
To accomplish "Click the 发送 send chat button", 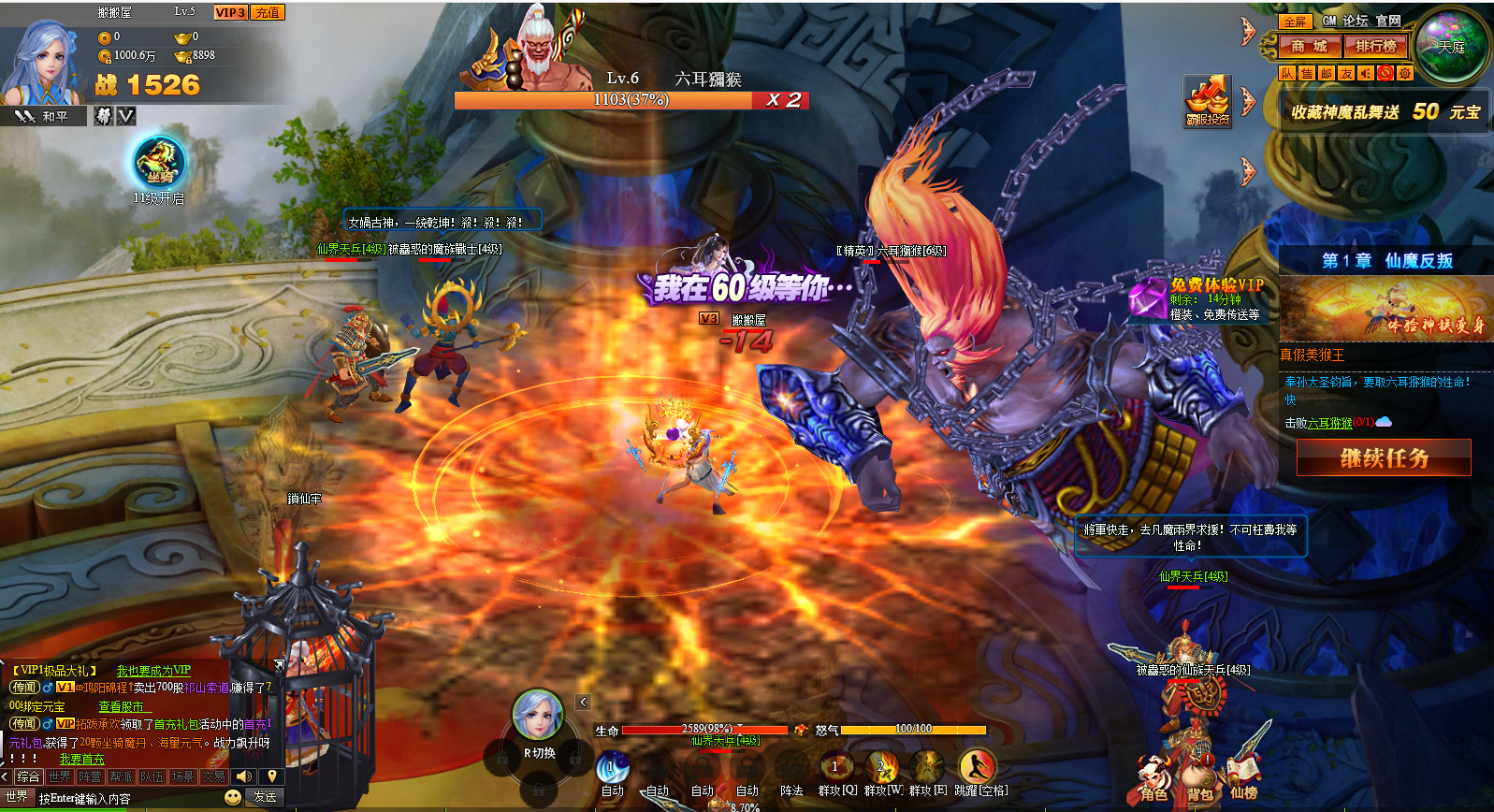I will pos(265,797).
